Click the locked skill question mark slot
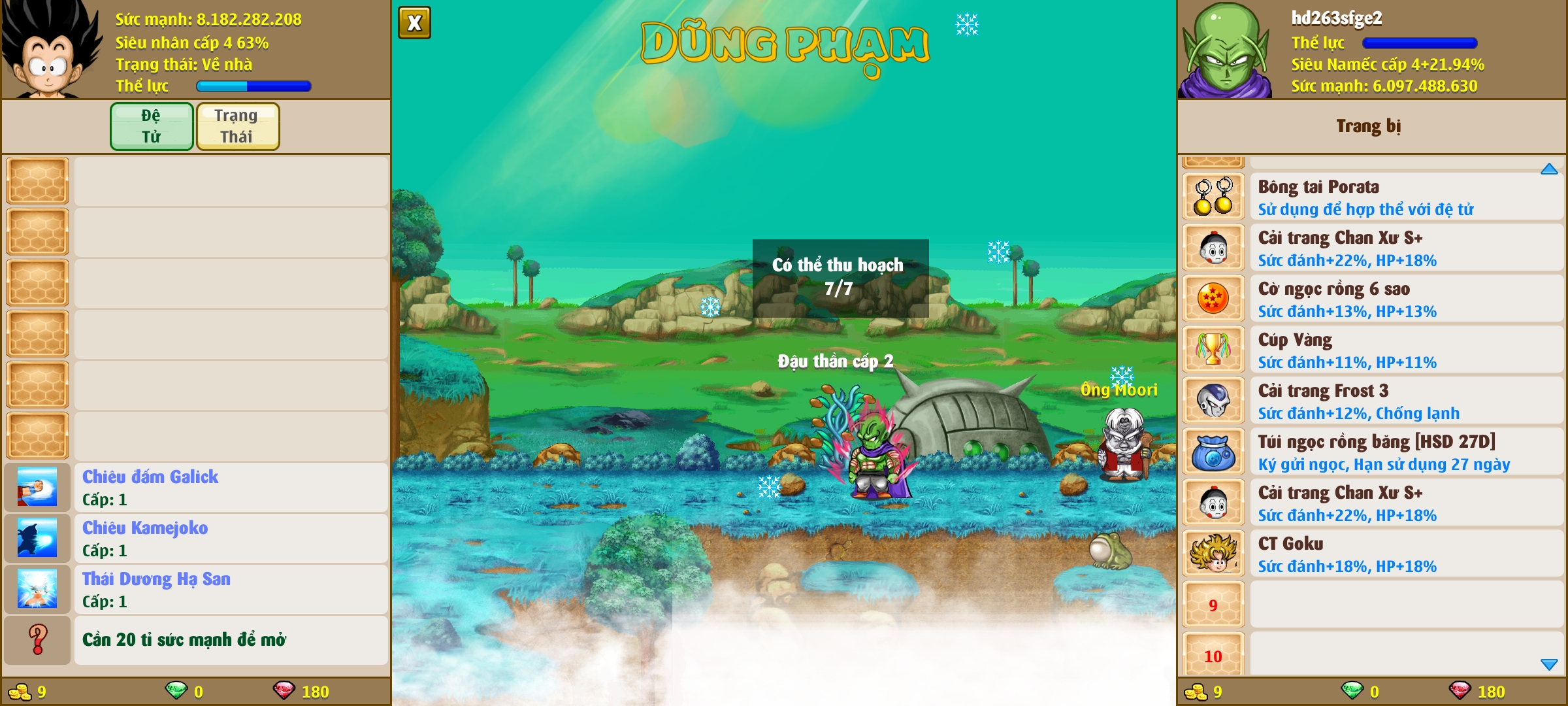This screenshot has width=1568, height=706. click(x=38, y=640)
